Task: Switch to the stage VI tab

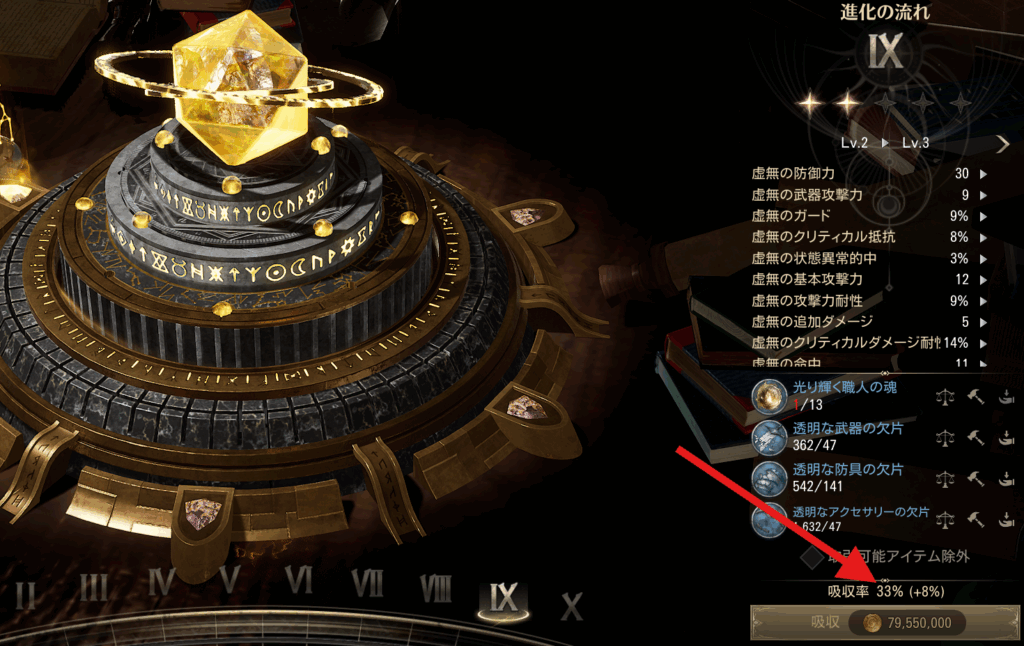Action: 298,580
